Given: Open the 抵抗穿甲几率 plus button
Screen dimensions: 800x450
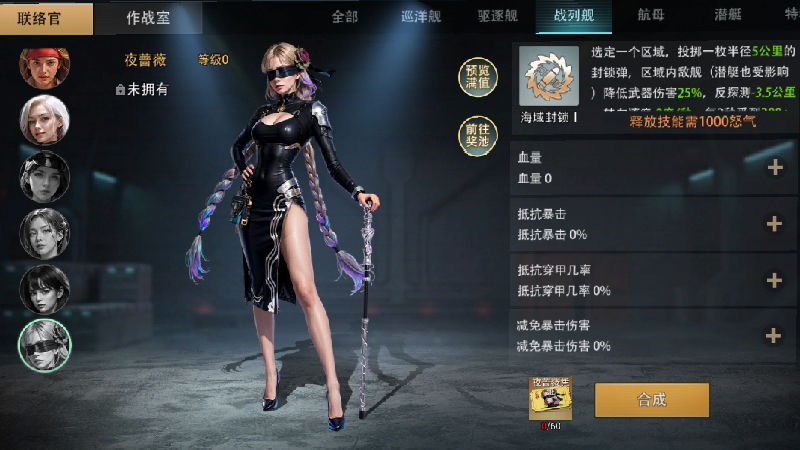Looking at the screenshot, I should (x=773, y=280).
